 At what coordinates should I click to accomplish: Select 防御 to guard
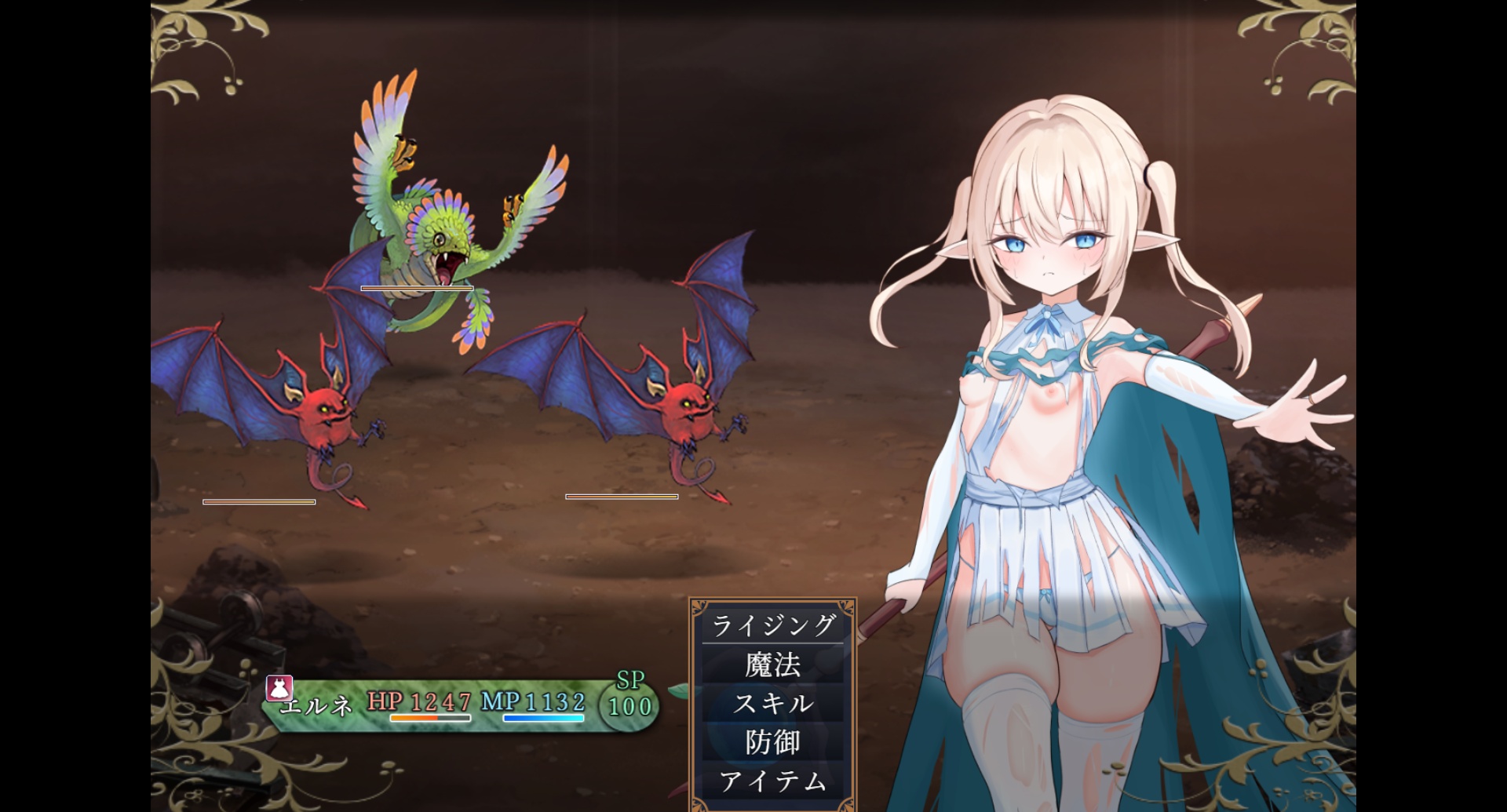pyautogui.click(x=773, y=741)
